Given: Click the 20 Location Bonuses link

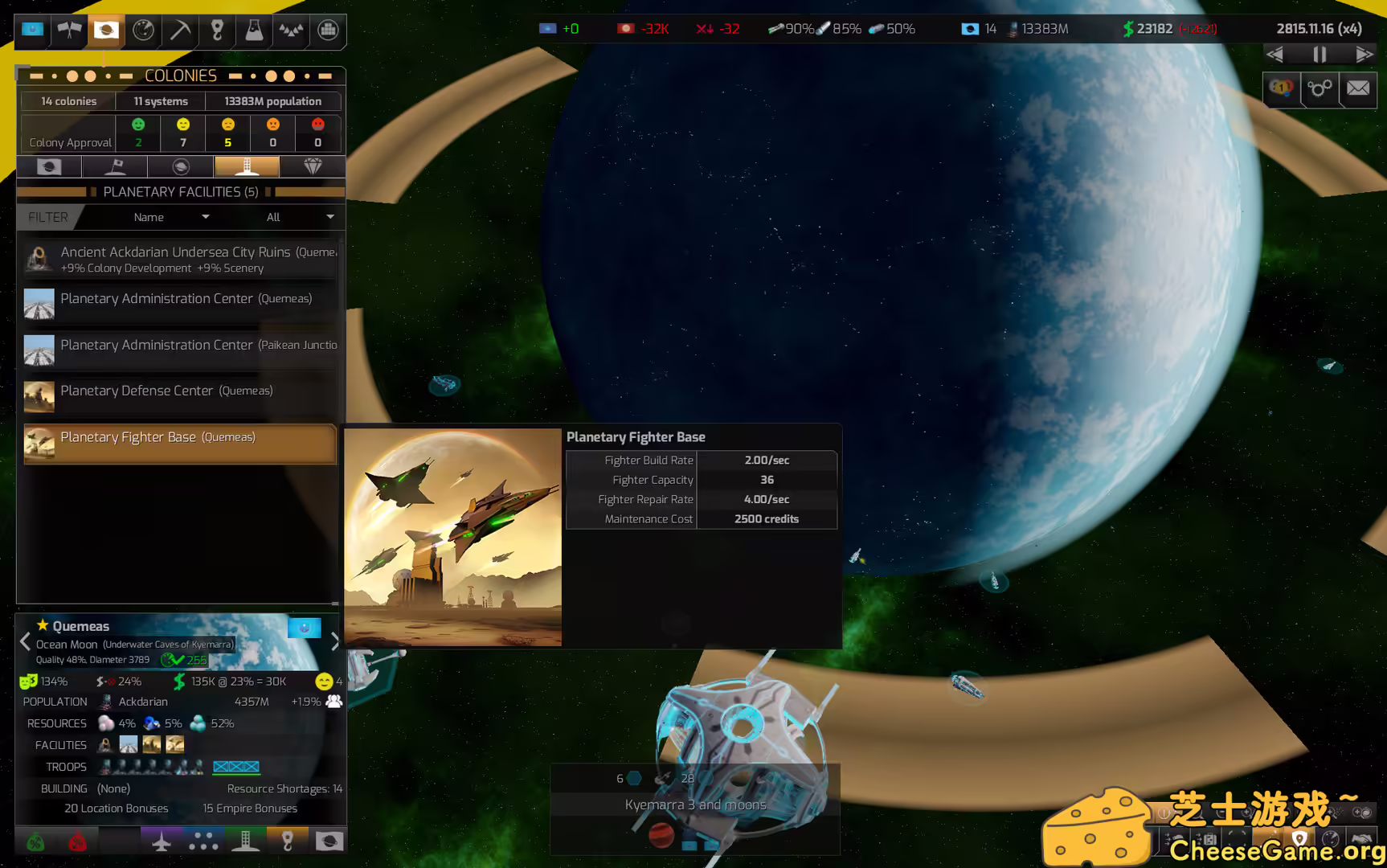Looking at the screenshot, I should coord(116,808).
